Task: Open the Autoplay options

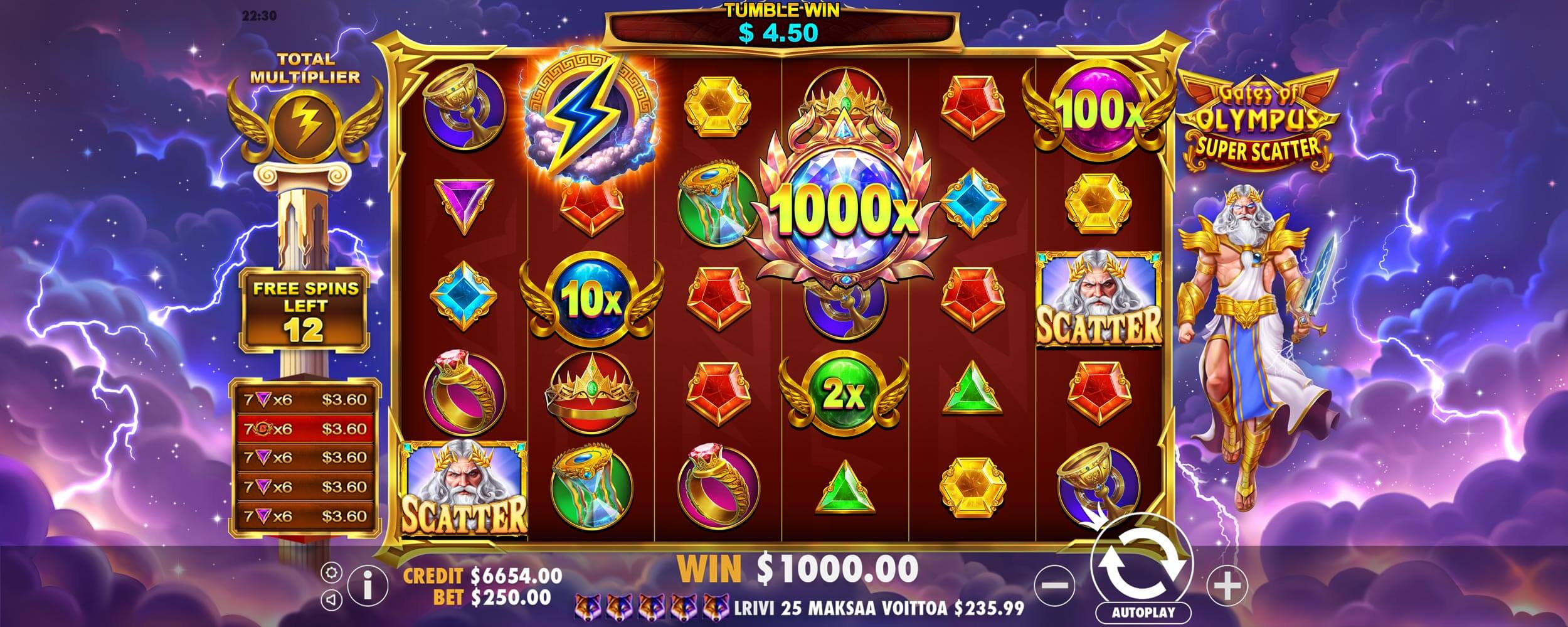Action: coord(1143,613)
